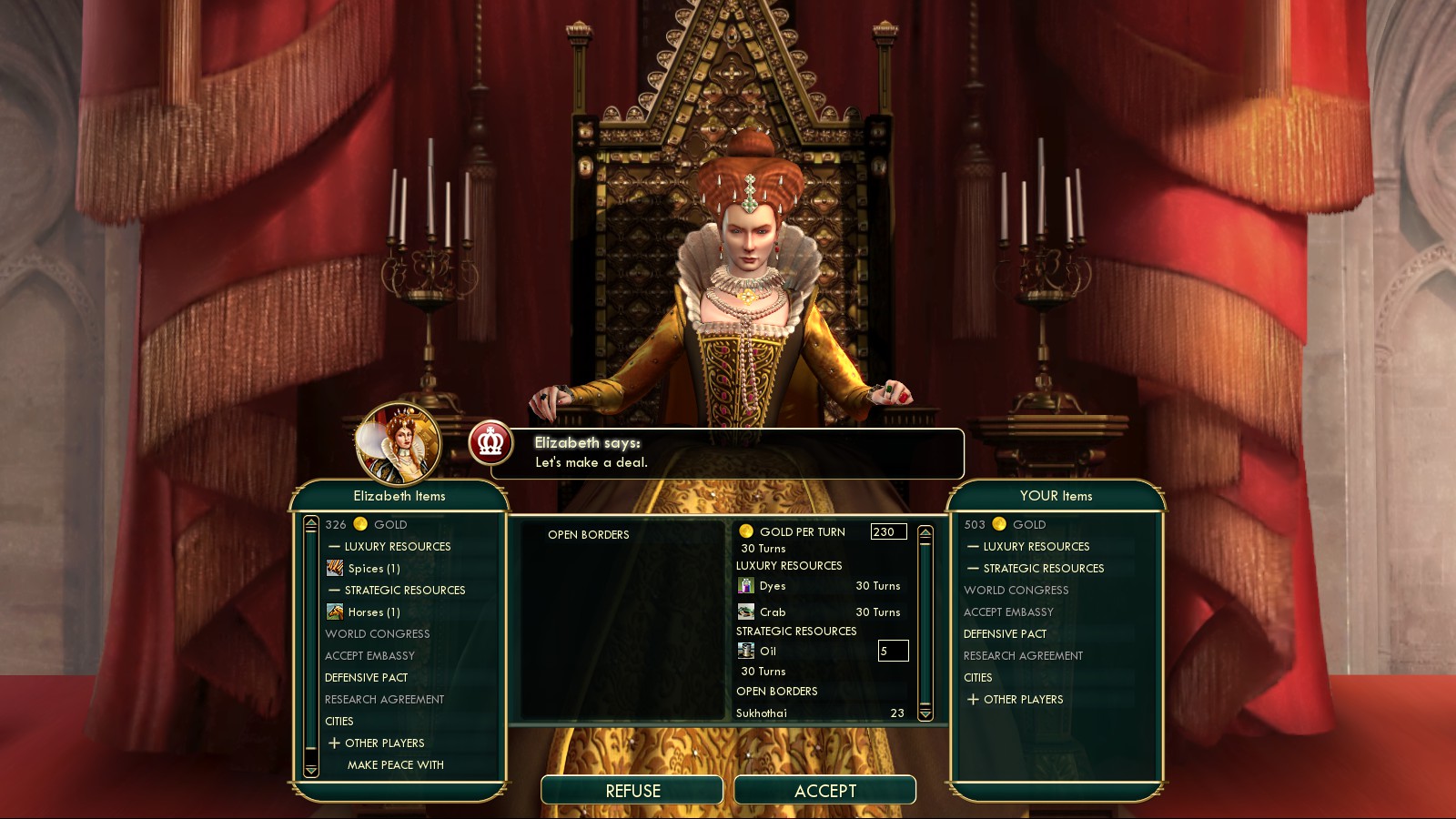1456x819 pixels.
Task: Select Elizabeth's Spices luxury resource
Action: (x=373, y=569)
